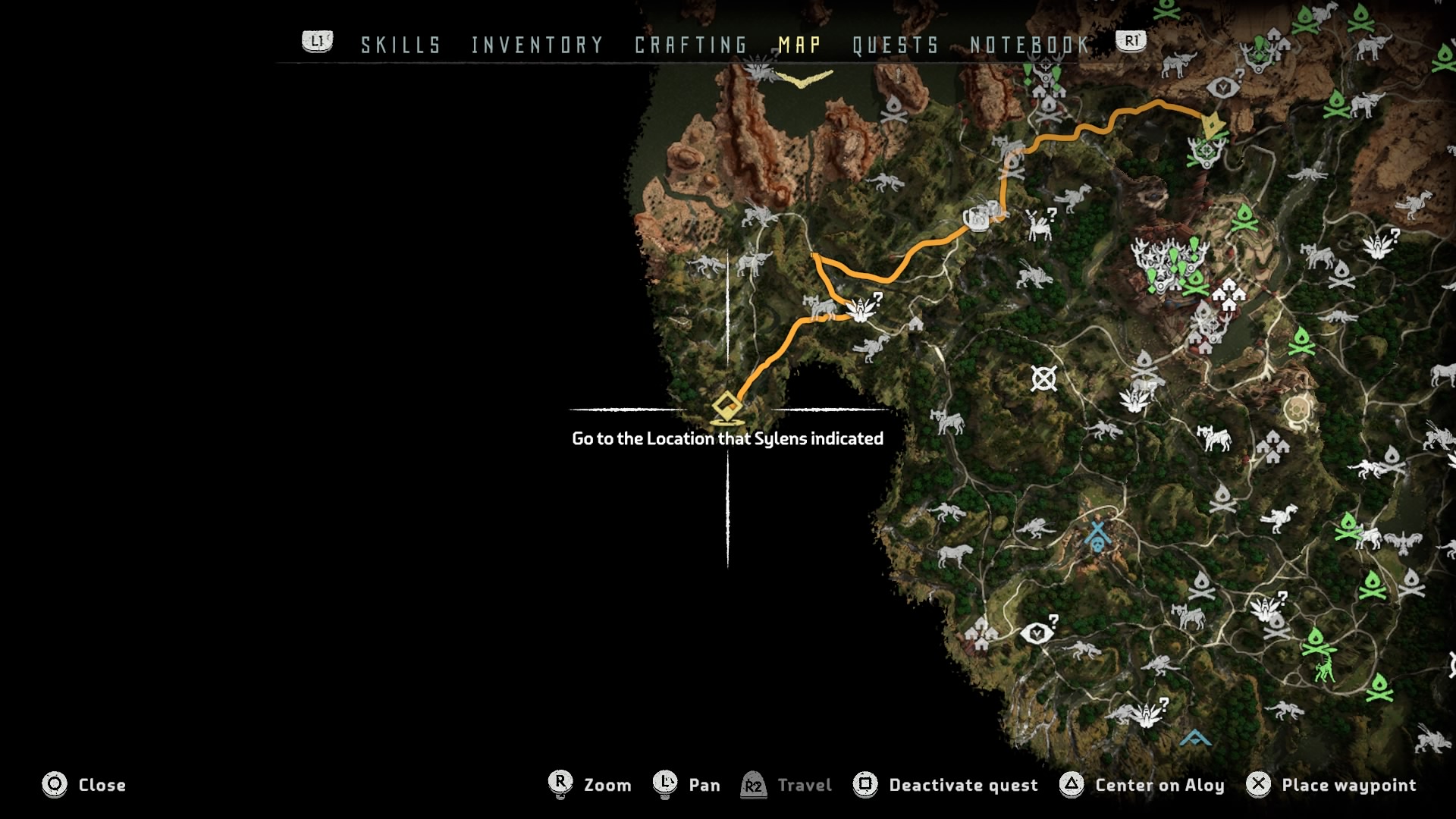Switch to the Skills tab
This screenshot has height=819, width=1456.
400,45
